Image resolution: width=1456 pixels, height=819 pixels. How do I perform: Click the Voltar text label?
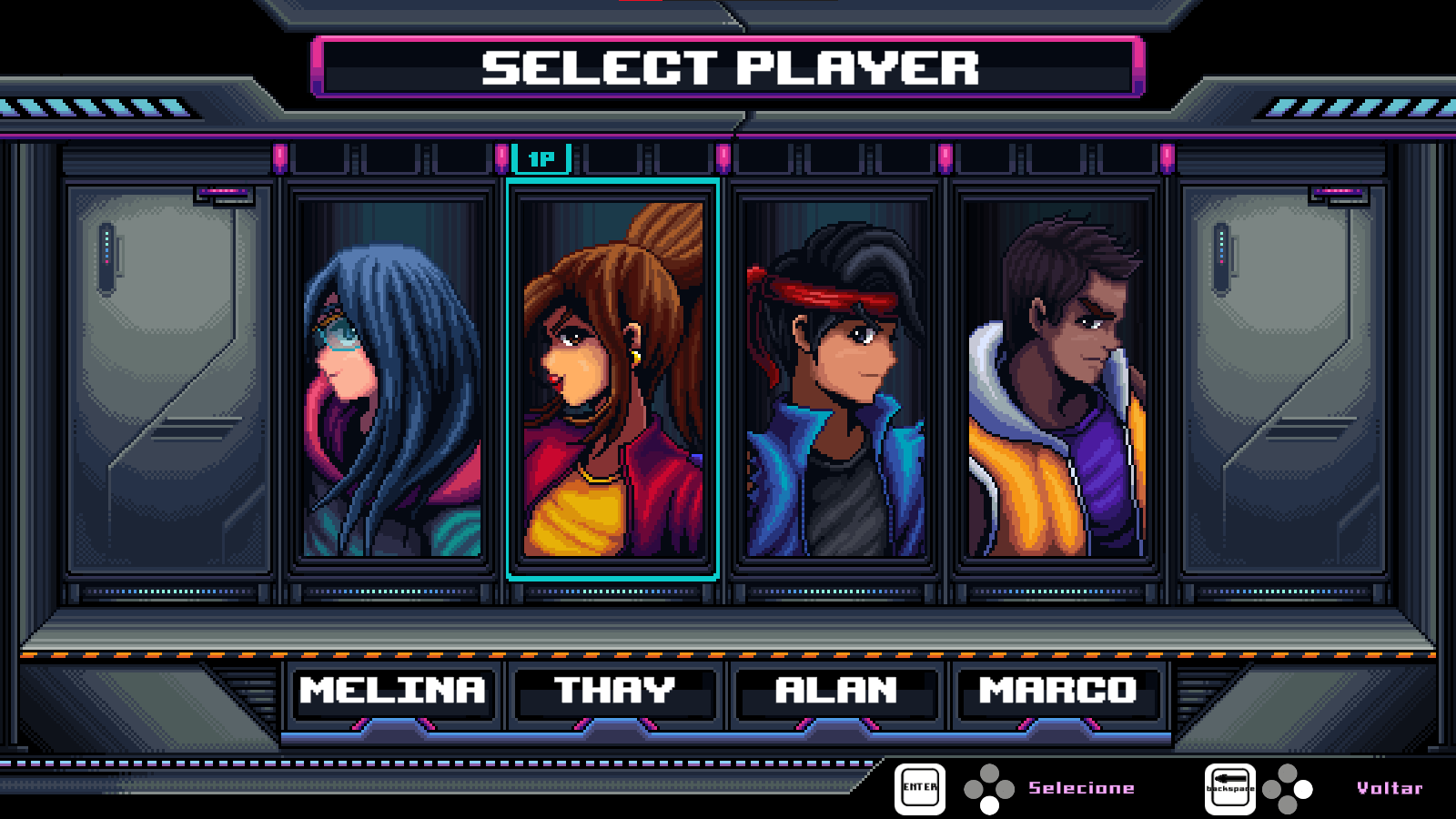[x=1390, y=788]
